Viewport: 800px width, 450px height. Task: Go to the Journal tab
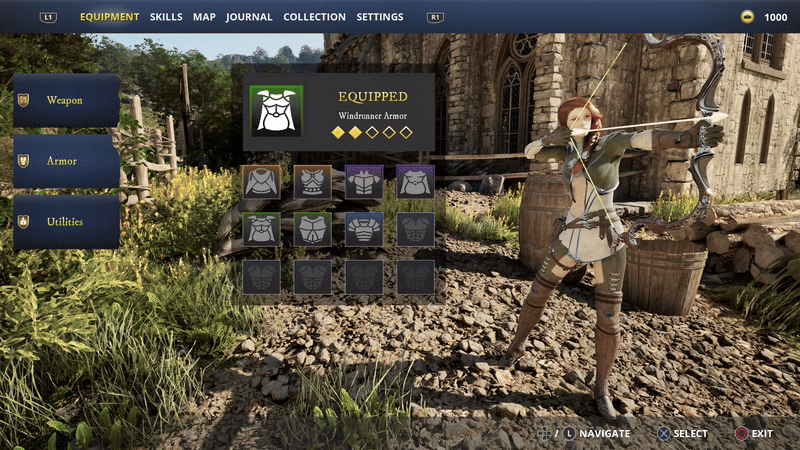click(x=249, y=17)
